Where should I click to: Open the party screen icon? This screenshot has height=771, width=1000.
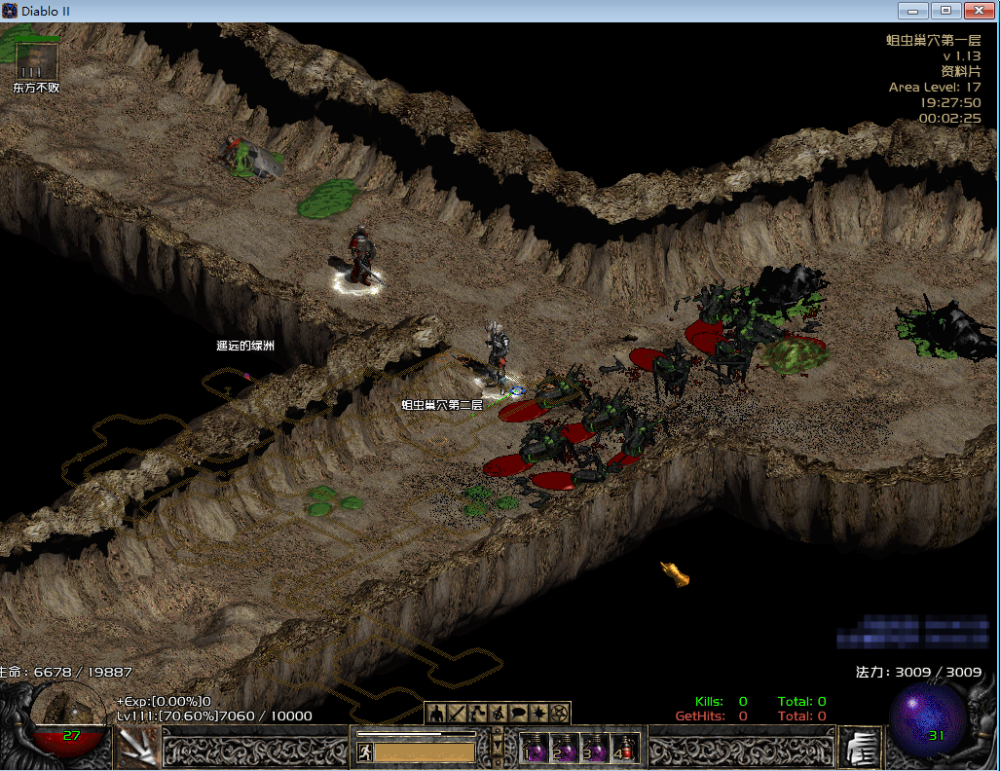pyautogui.click(x=498, y=713)
